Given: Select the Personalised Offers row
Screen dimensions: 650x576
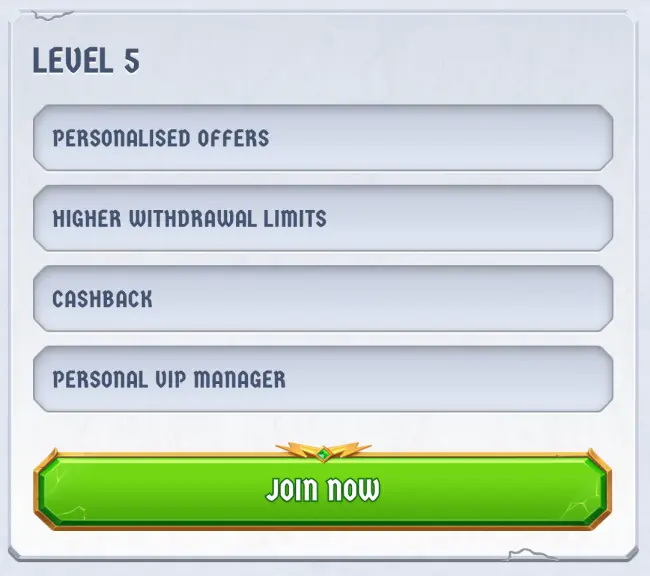Looking at the screenshot, I should [322, 138].
